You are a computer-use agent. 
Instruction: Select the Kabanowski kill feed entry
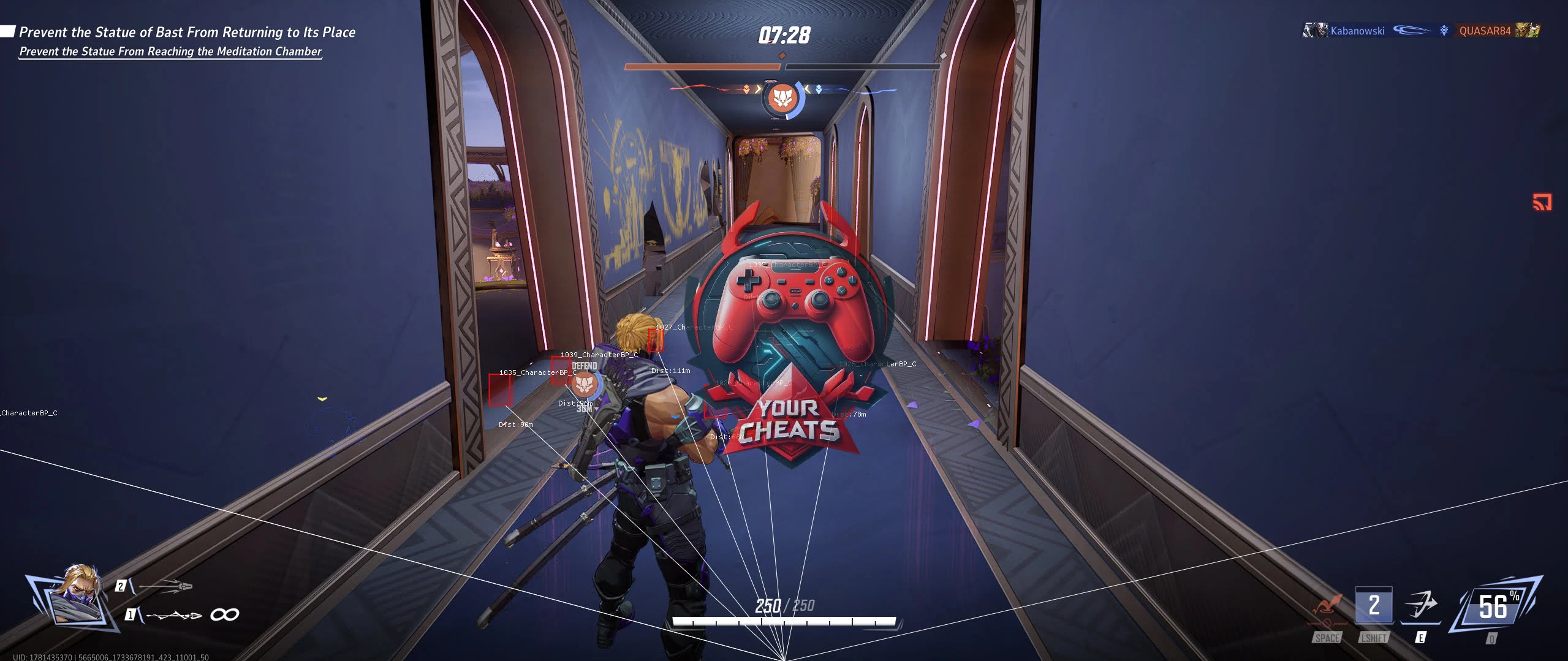coord(1357,31)
